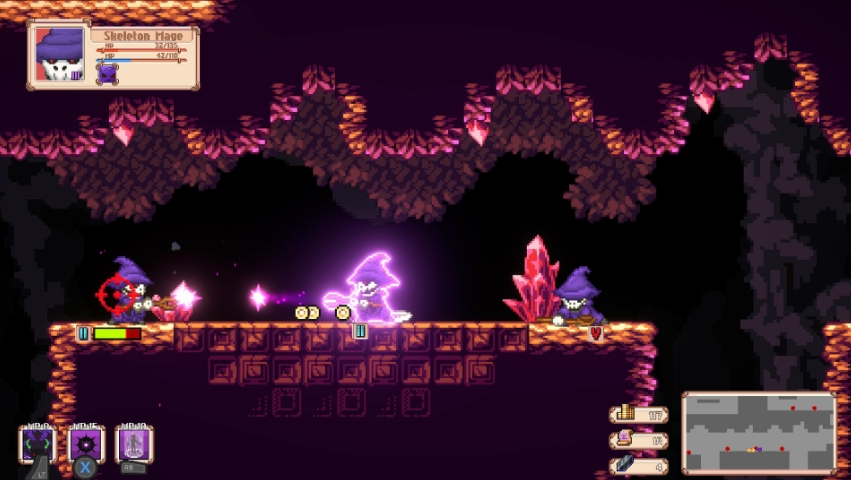Use the purple caged-figure ability
Viewport: 851px width, 480px height.
pyautogui.click(x=135, y=443)
